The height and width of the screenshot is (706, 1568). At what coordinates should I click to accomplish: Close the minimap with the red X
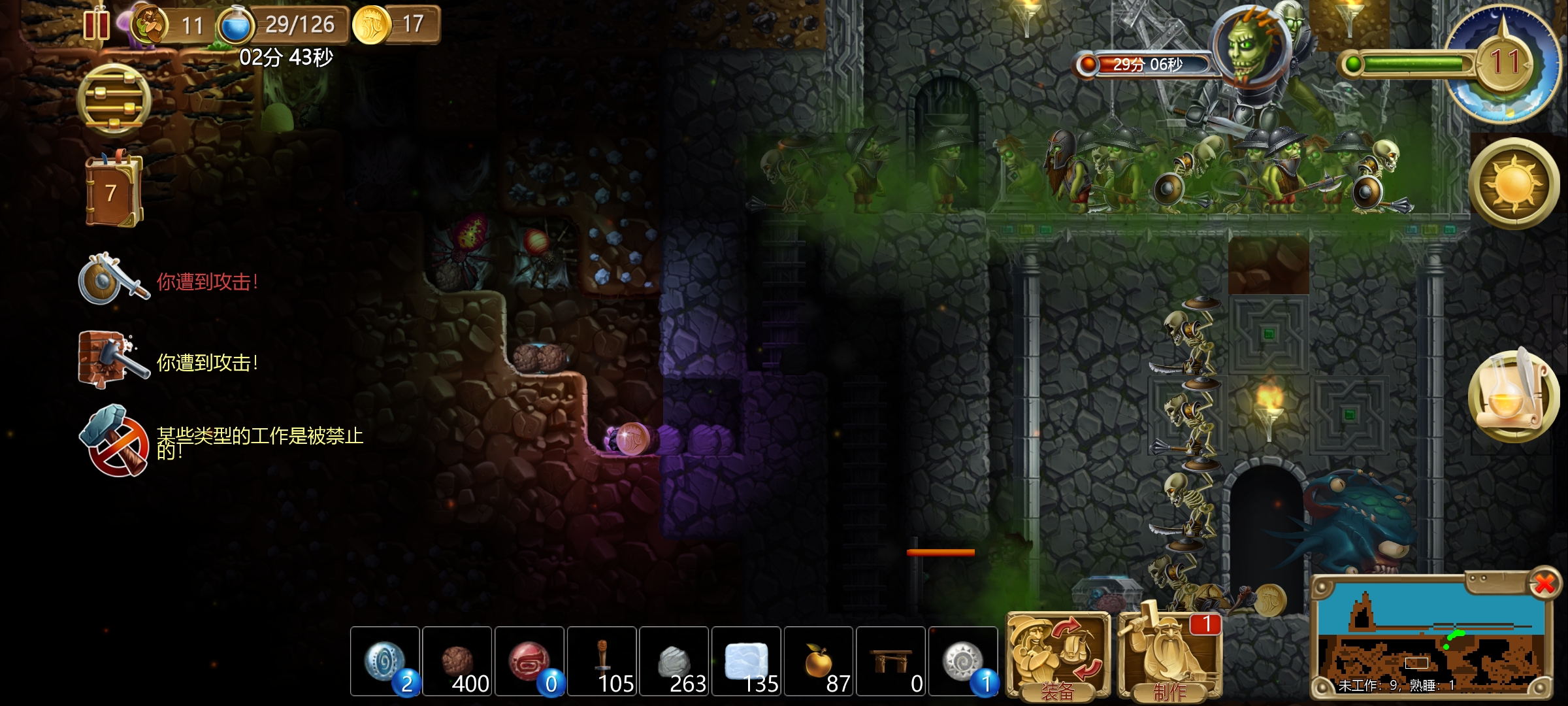(x=1544, y=583)
